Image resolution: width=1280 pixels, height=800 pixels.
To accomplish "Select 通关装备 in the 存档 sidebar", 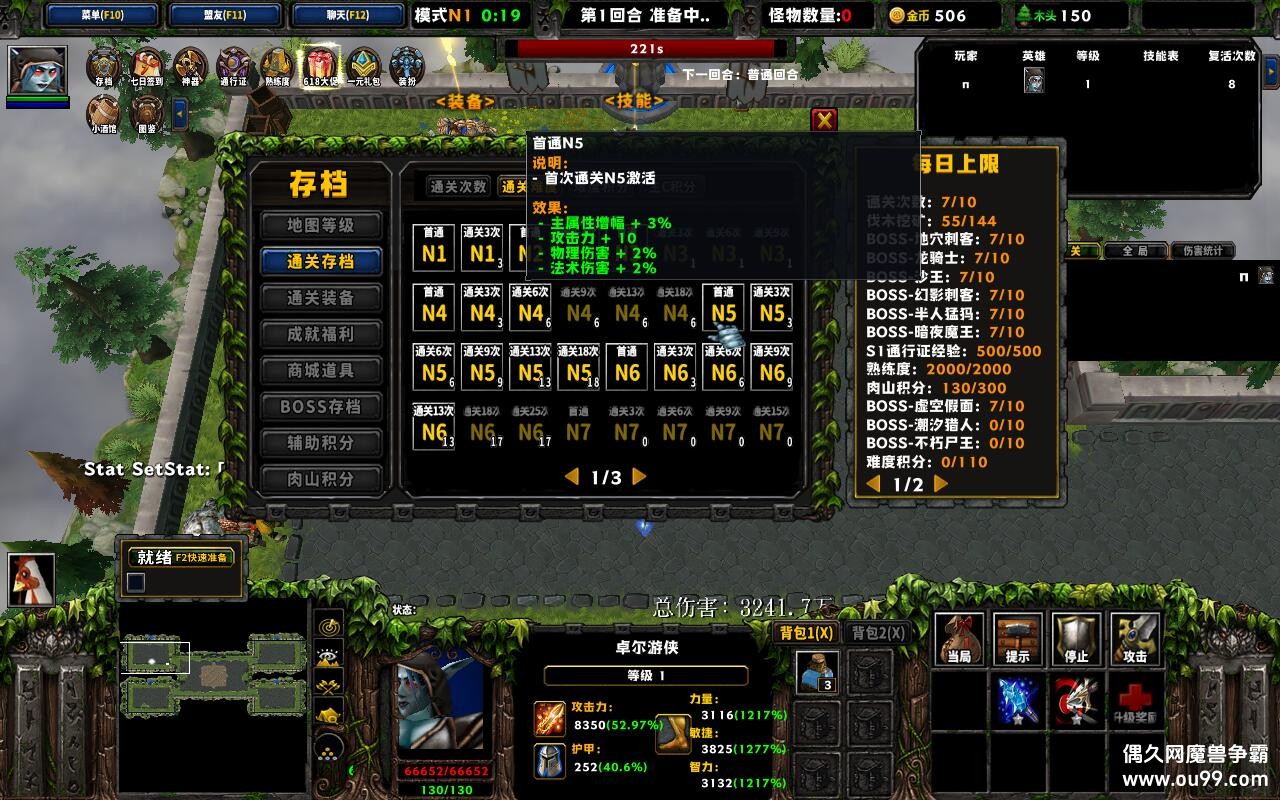I will pyautogui.click(x=321, y=298).
